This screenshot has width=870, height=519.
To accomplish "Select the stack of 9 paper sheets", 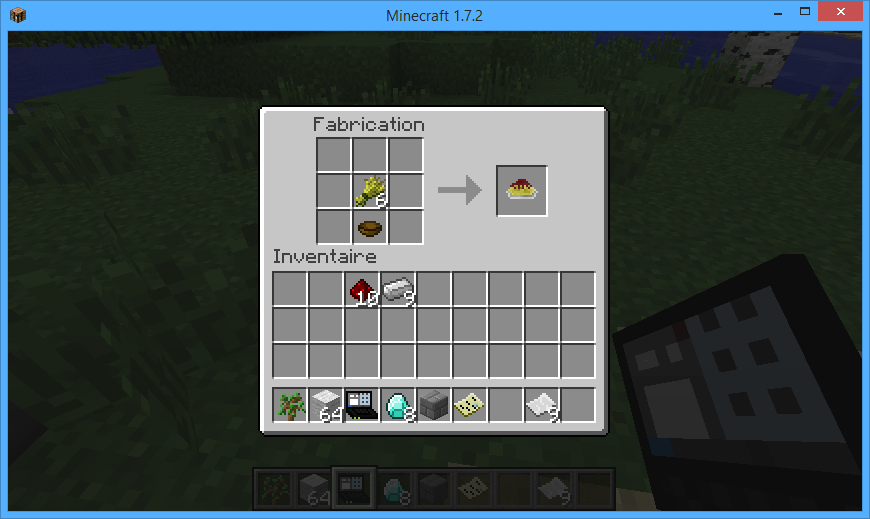I will pyautogui.click(x=542, y=405).
